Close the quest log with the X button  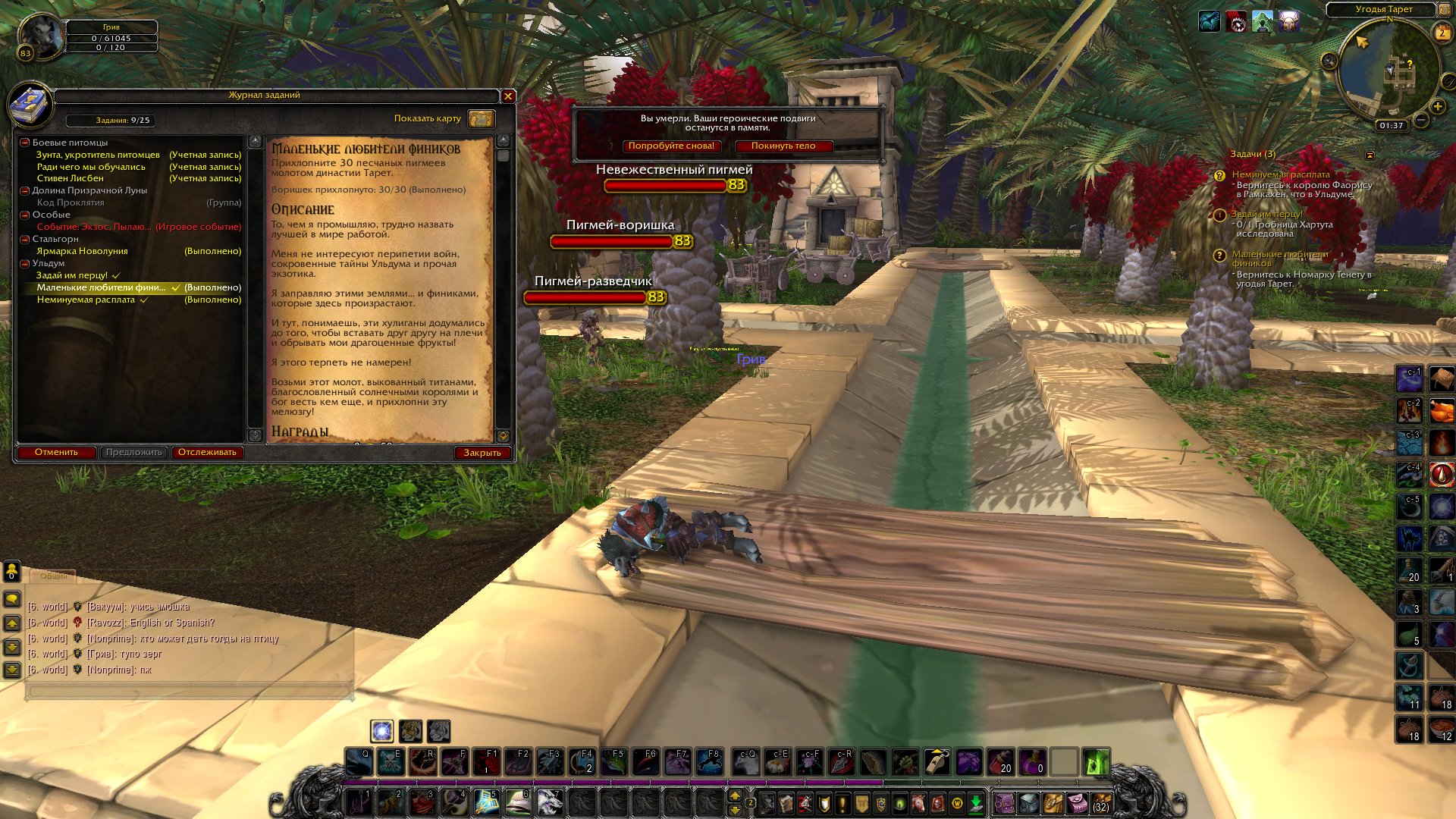tap(508, 96)
